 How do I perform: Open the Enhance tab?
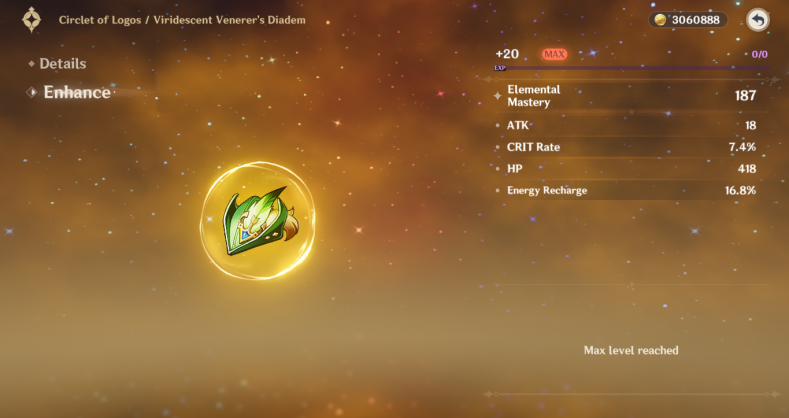coord(76,93)
